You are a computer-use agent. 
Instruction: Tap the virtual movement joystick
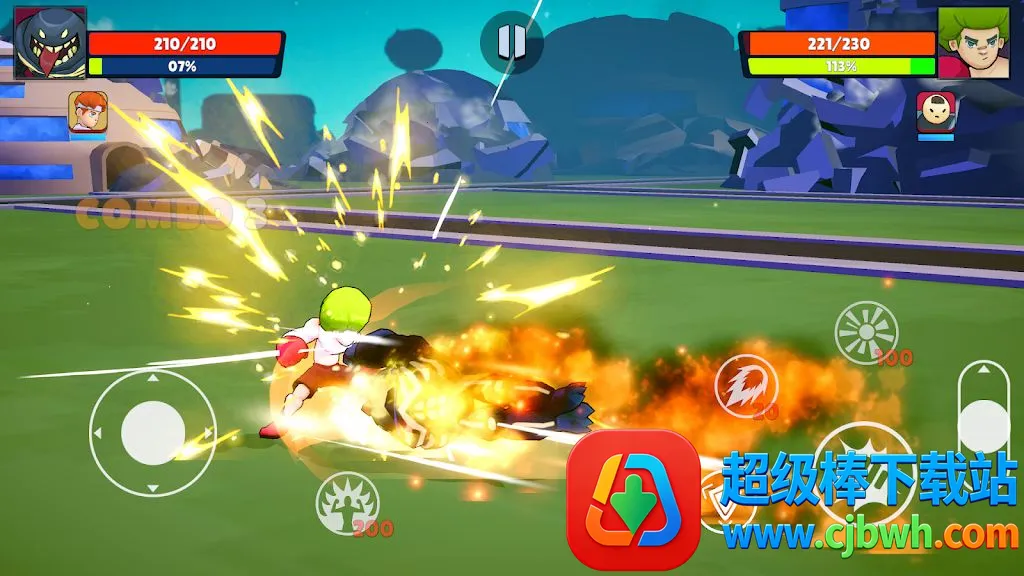pyautogui.click(x=153, y=433)
